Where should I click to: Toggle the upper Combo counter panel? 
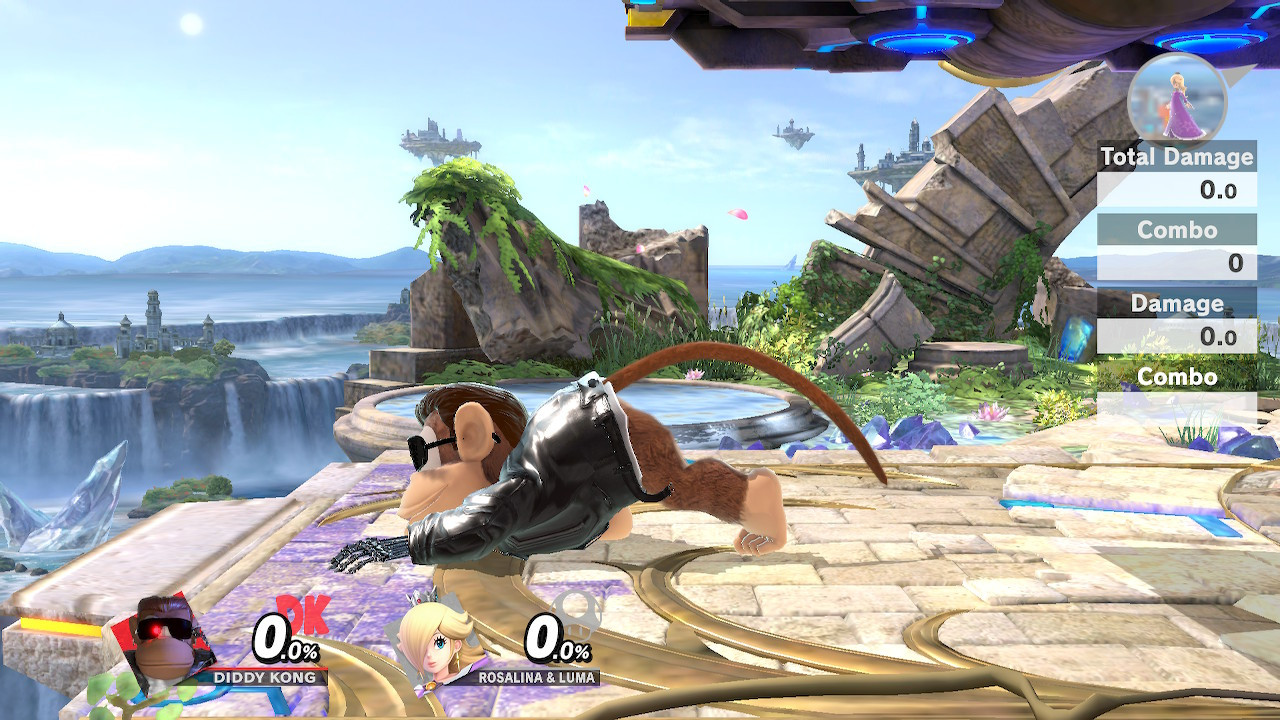click(1178, 231)
